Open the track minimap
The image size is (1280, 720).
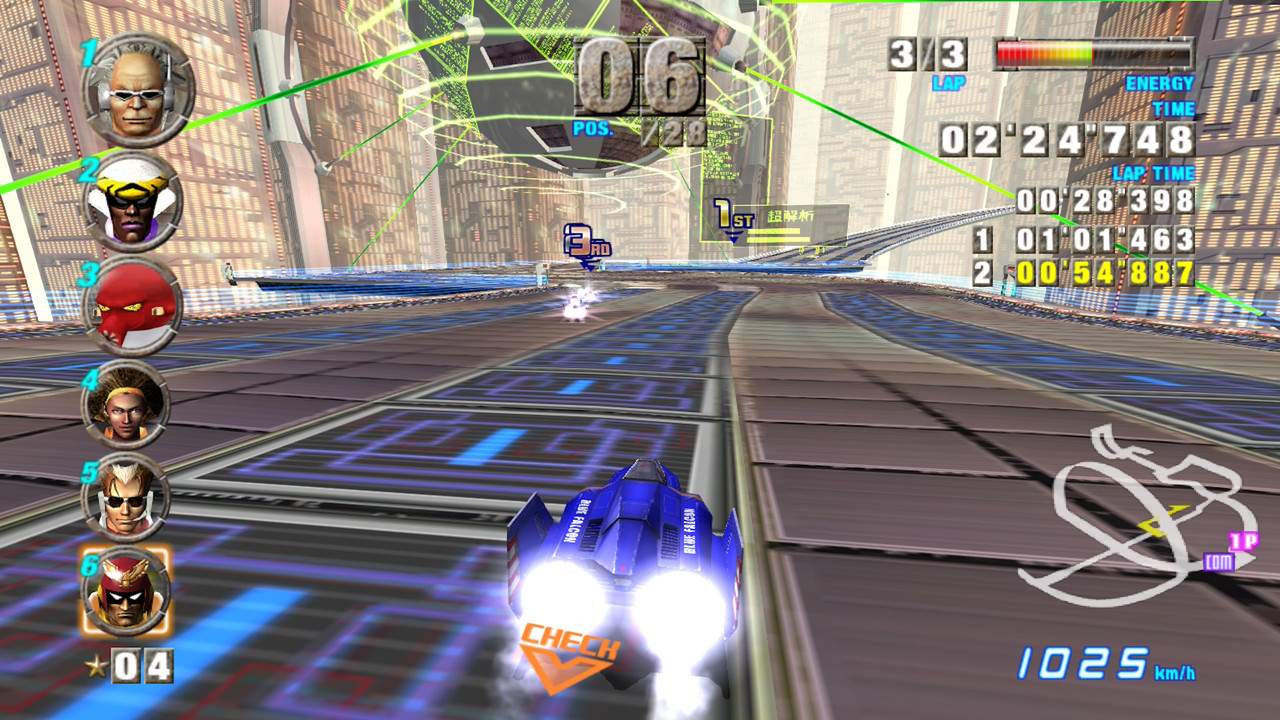click(x=1135, y=520)
